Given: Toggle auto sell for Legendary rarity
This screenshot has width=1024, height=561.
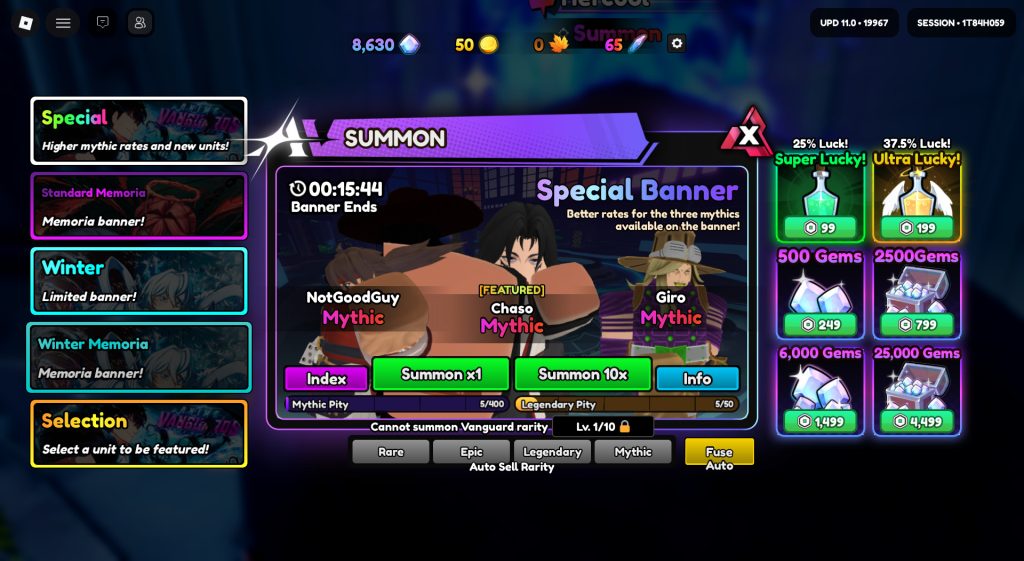Looking at the screenshot, I should click(552, 452).
